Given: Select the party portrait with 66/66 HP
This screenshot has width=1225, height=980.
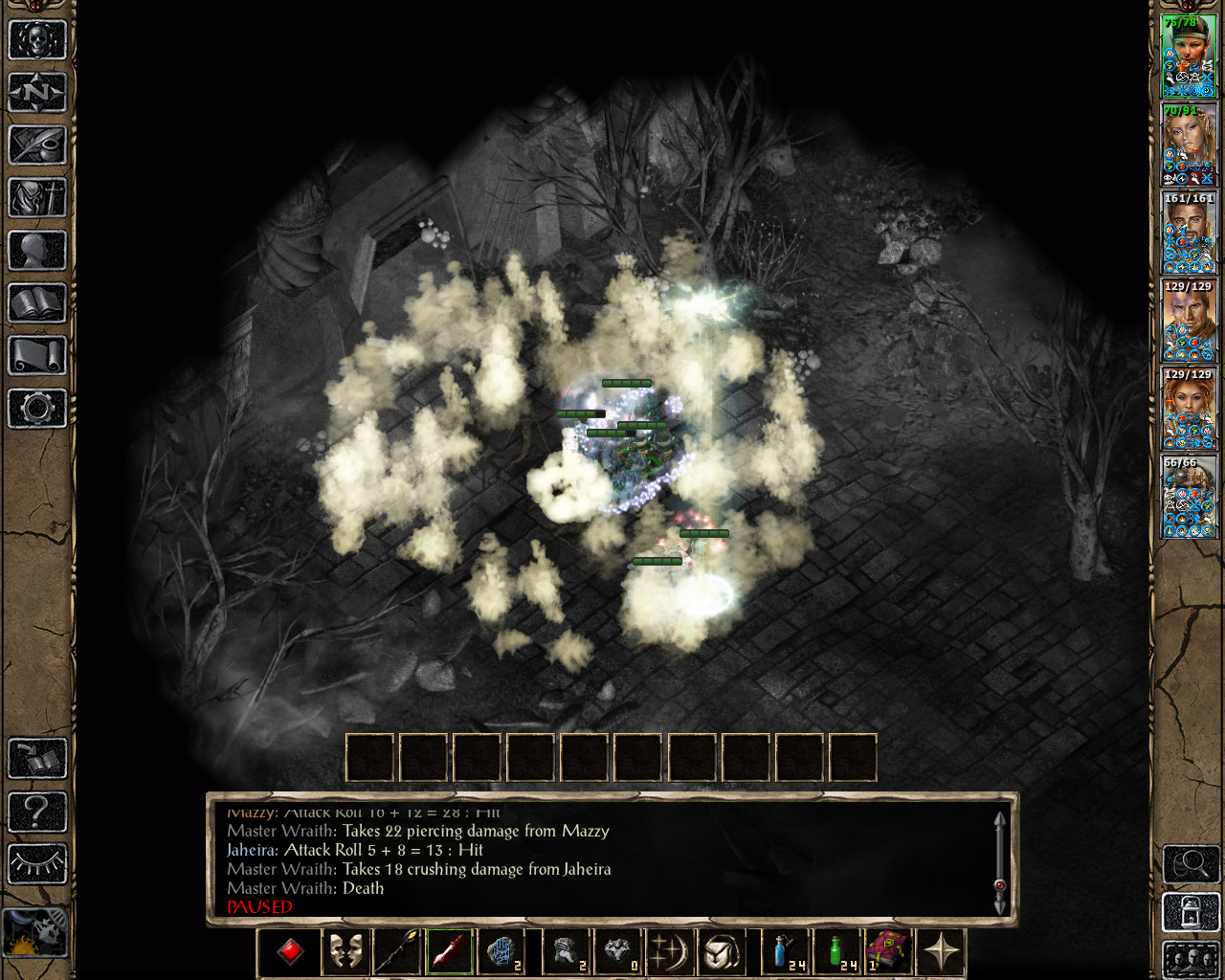Looking at the screenshot, I should coord(1188,497).
